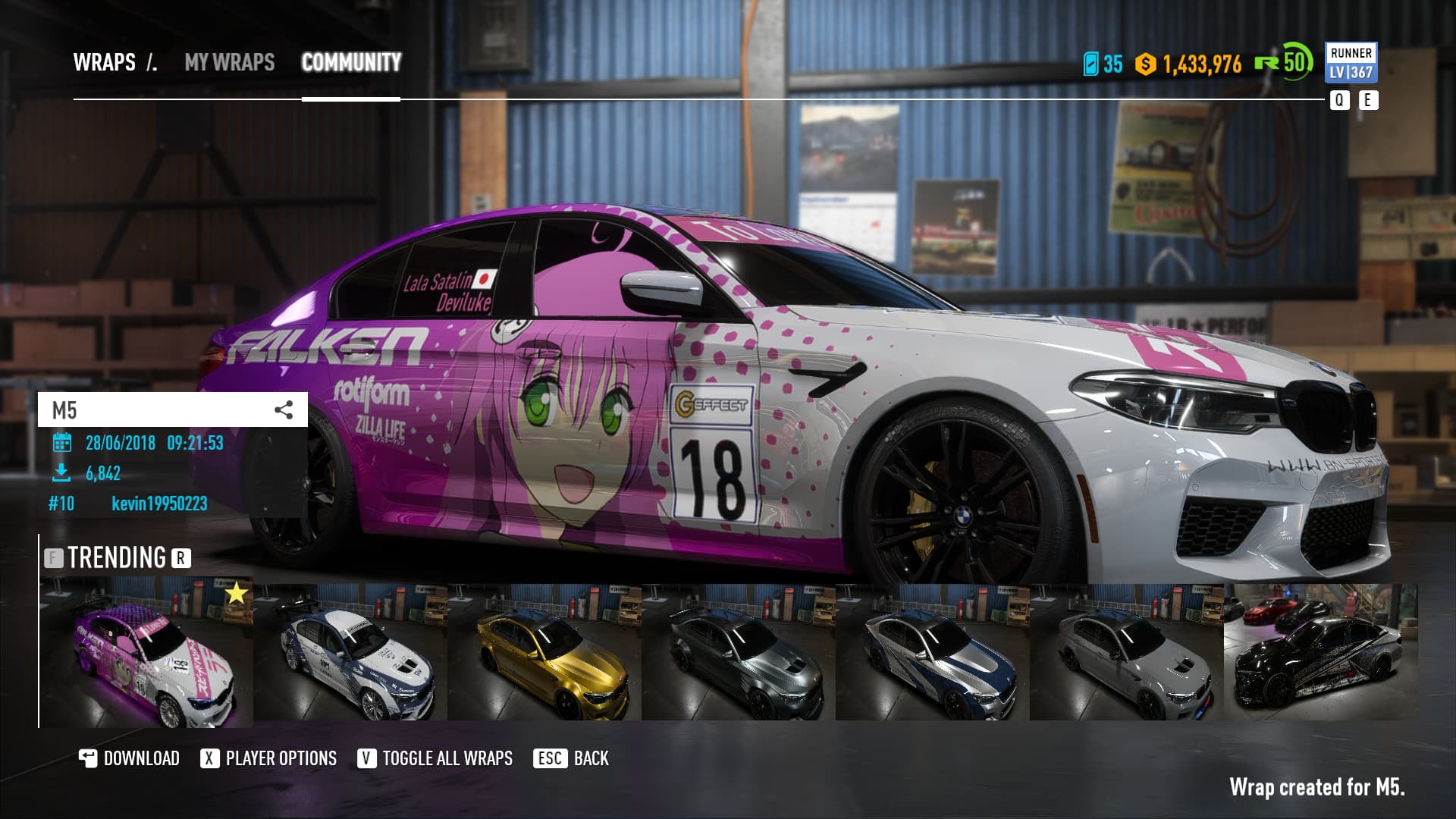
Task: Download the selected wrap
Action: [130, 758]
